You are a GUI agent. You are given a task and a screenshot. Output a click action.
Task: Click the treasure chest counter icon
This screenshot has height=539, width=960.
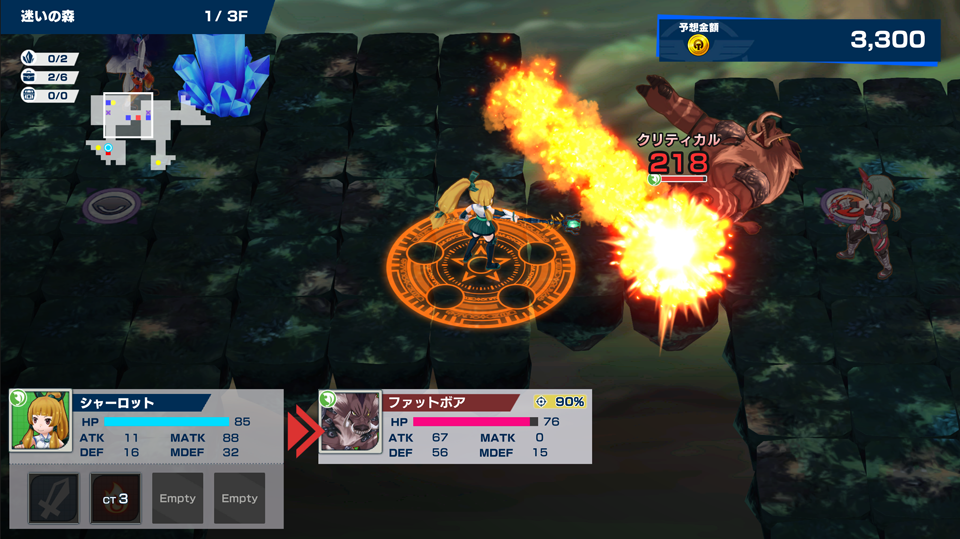(x=28, y=77)
